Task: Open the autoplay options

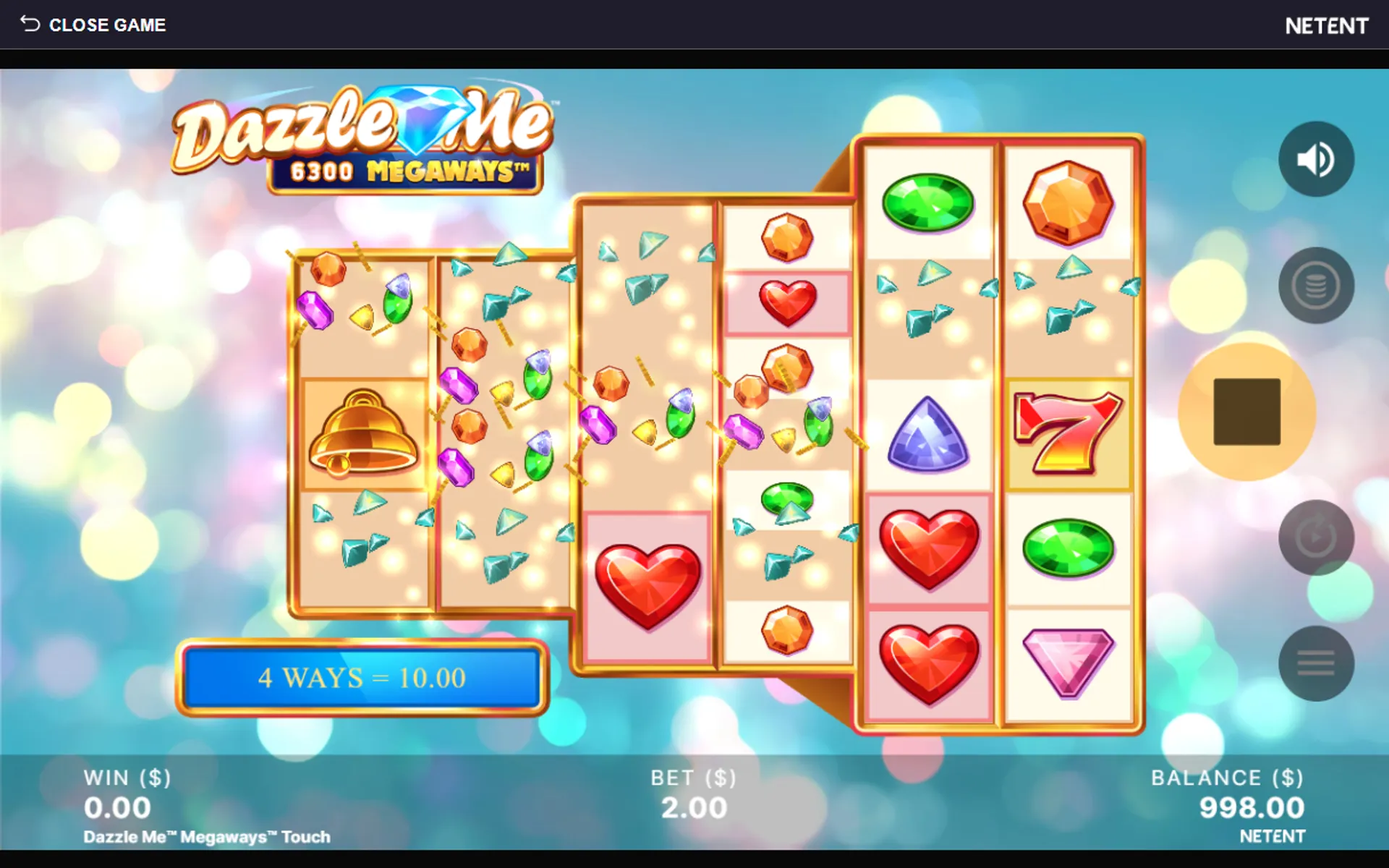Action: [x=1315, y=537]
